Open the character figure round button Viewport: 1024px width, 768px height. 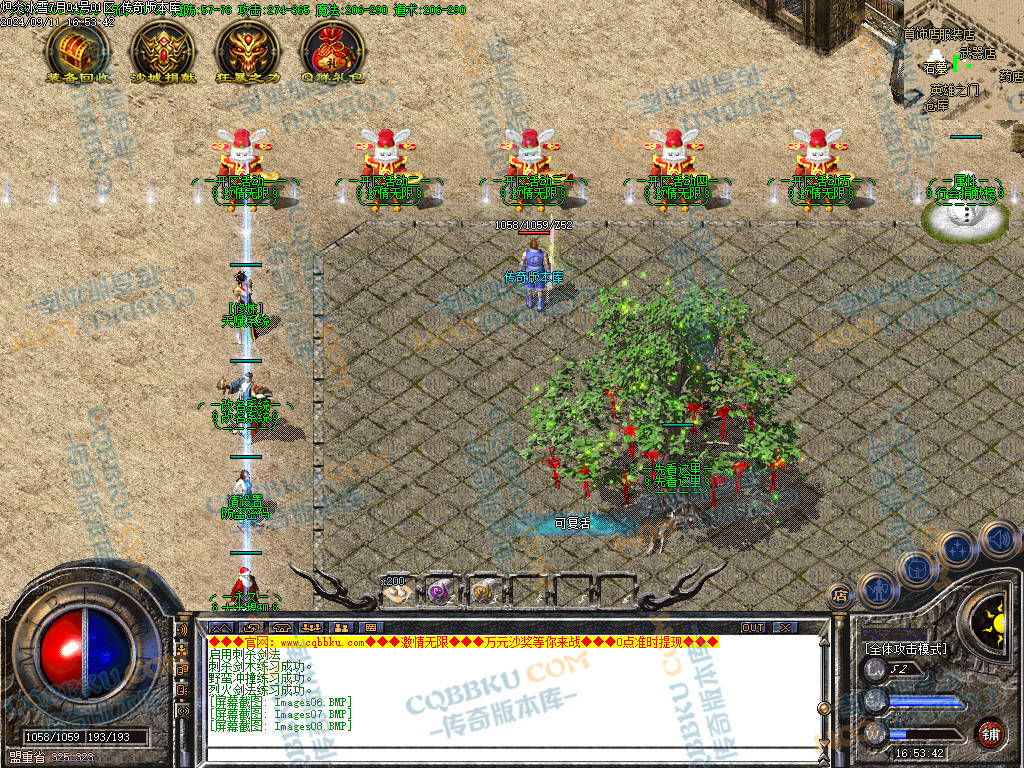(876, 588)
